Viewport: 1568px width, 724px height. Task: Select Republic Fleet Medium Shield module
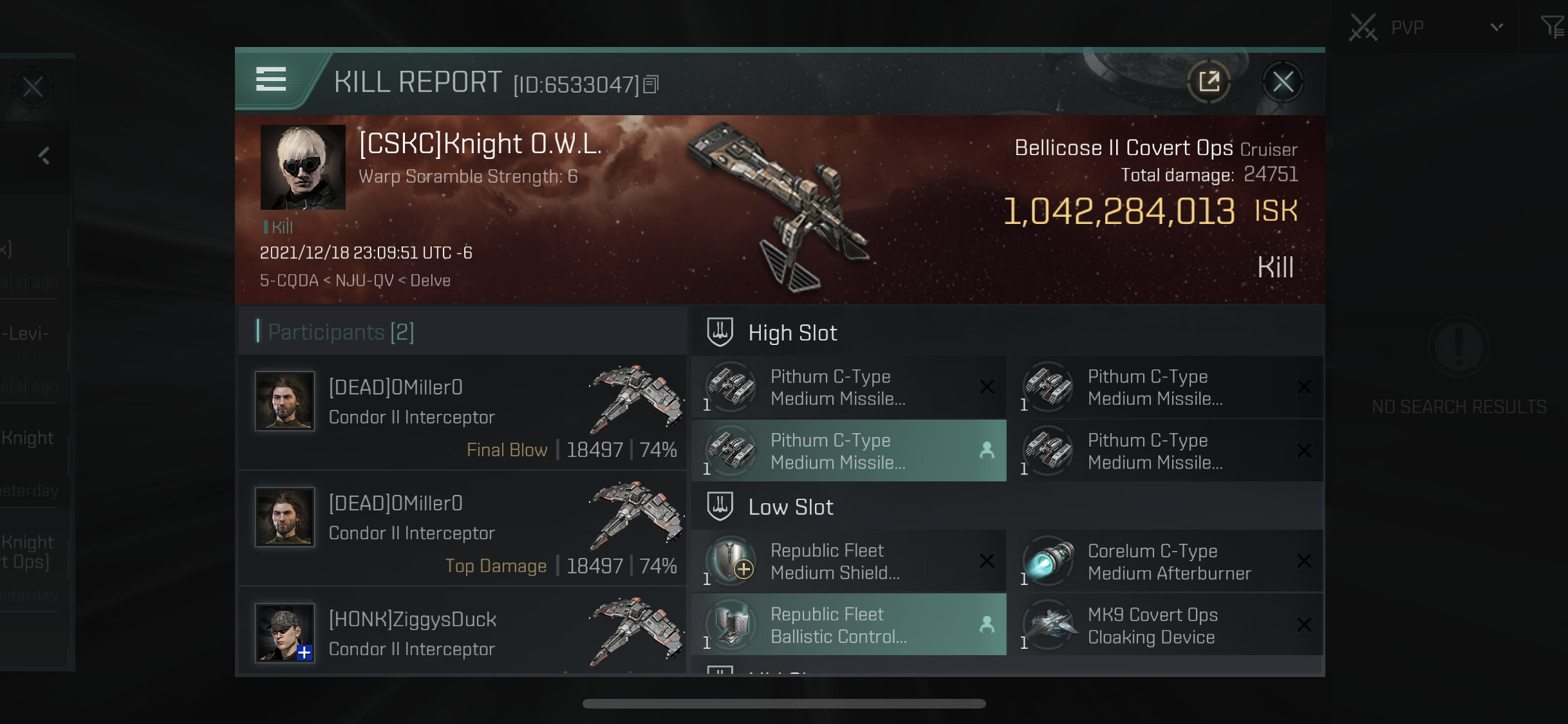pyautogui.click(x=848, y=561)
